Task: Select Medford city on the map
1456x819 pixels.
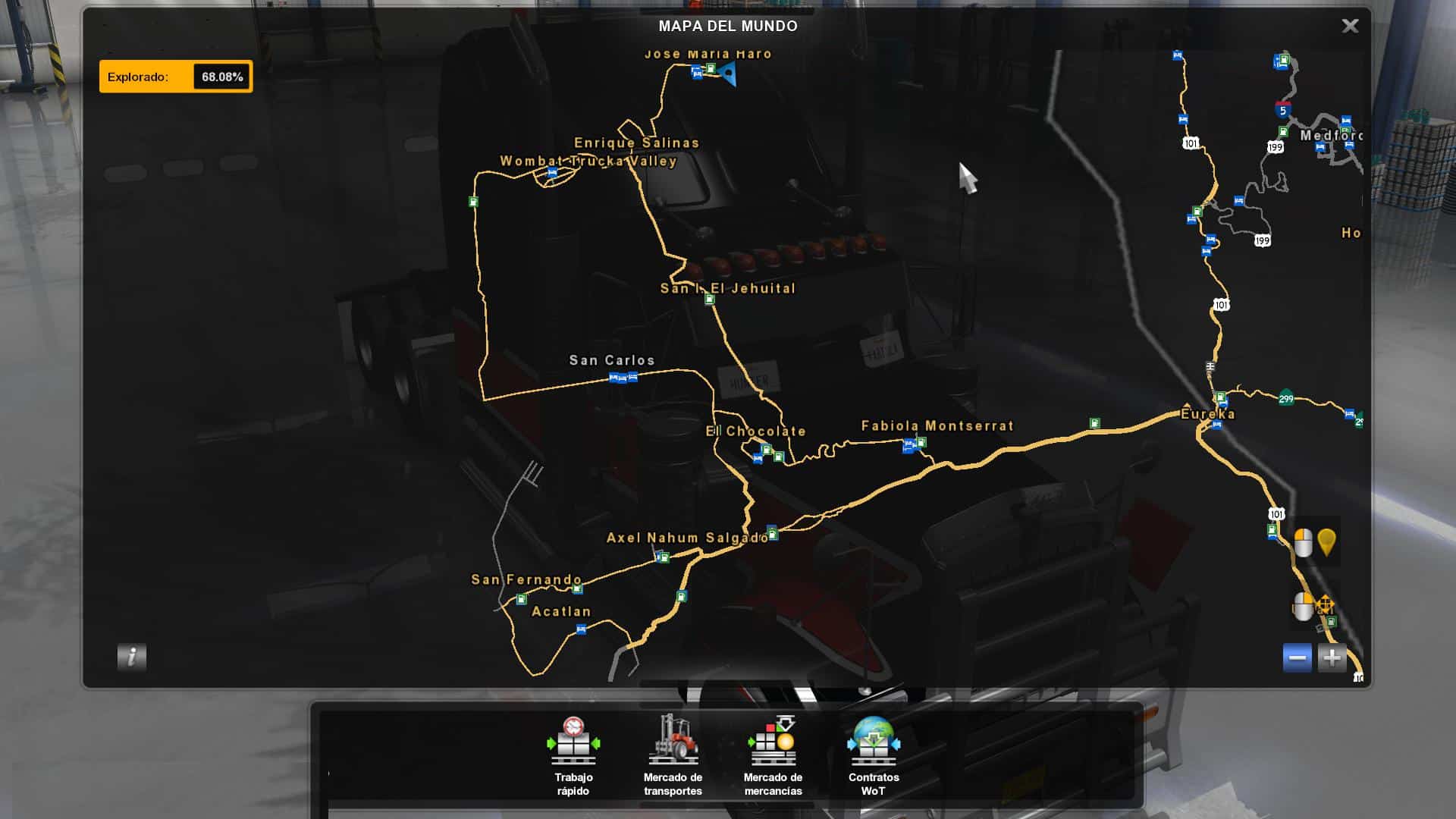Action: coord(1331,136)
